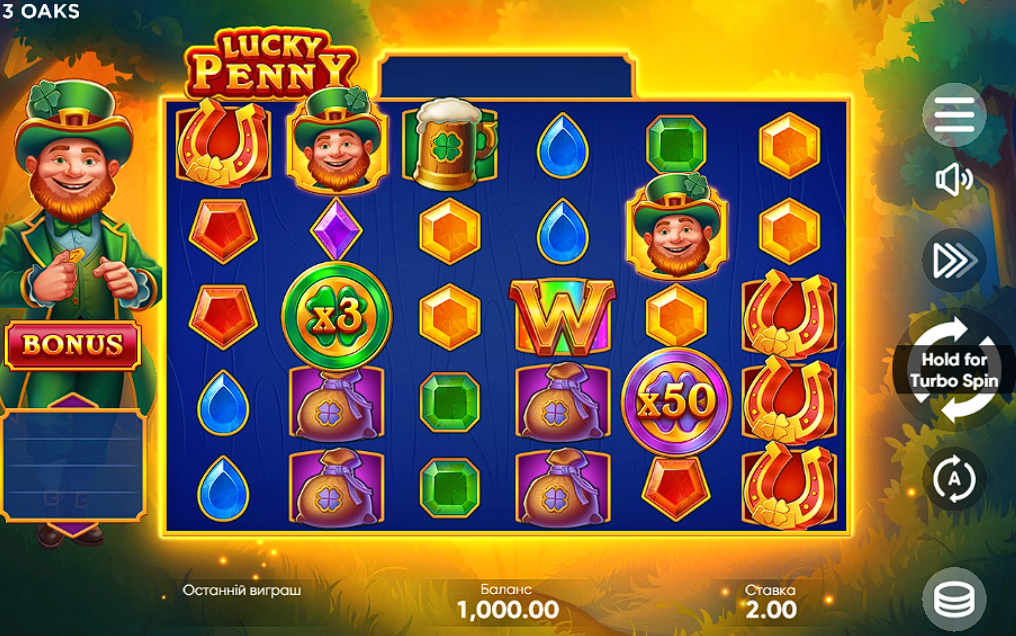This screenshot has width=1016, height=636.
Task: Spin the reels with the spin button
Action: tap(954, 370)
